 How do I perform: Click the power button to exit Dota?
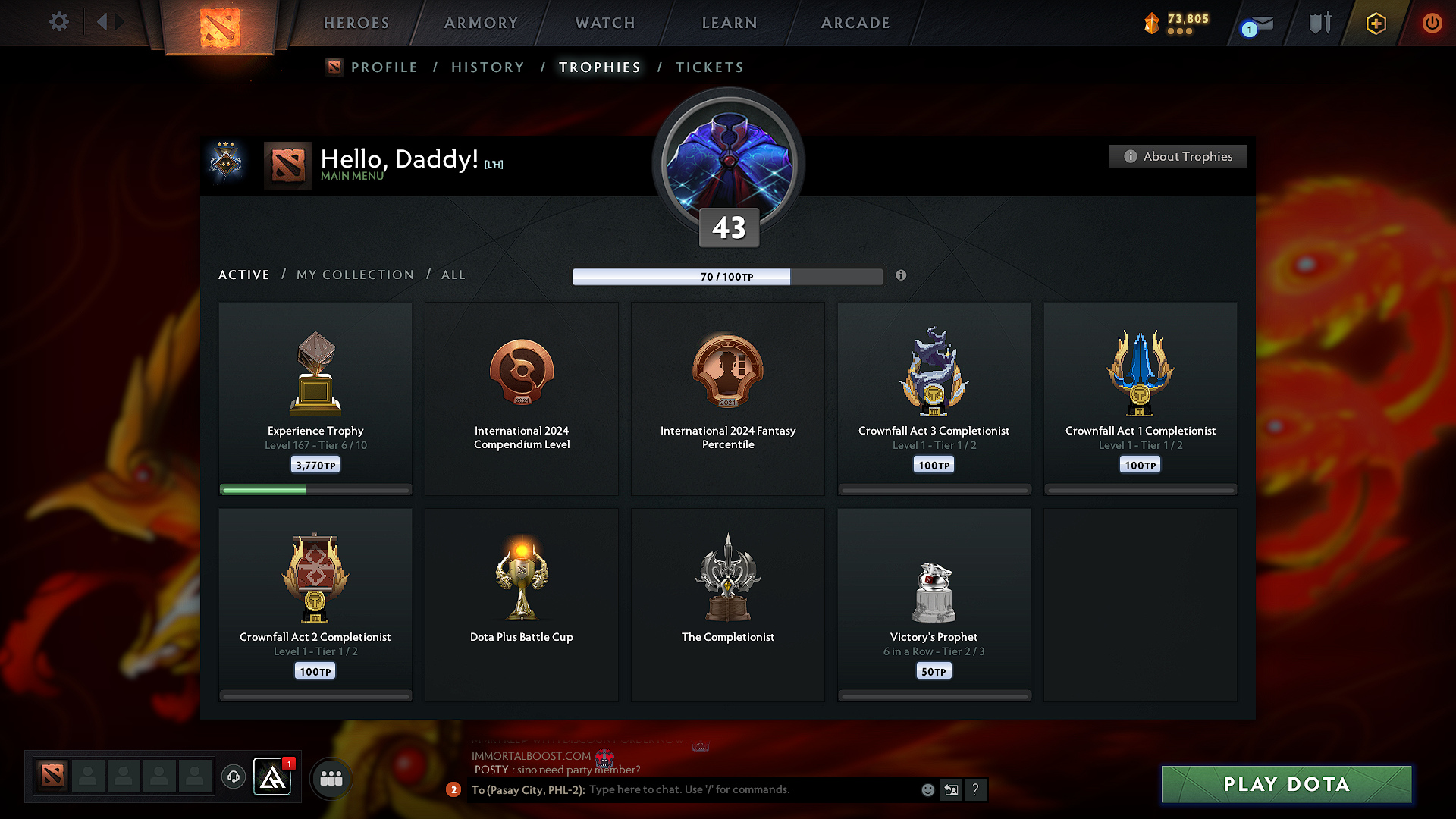pyautogui.click(x=1432, y=23)
